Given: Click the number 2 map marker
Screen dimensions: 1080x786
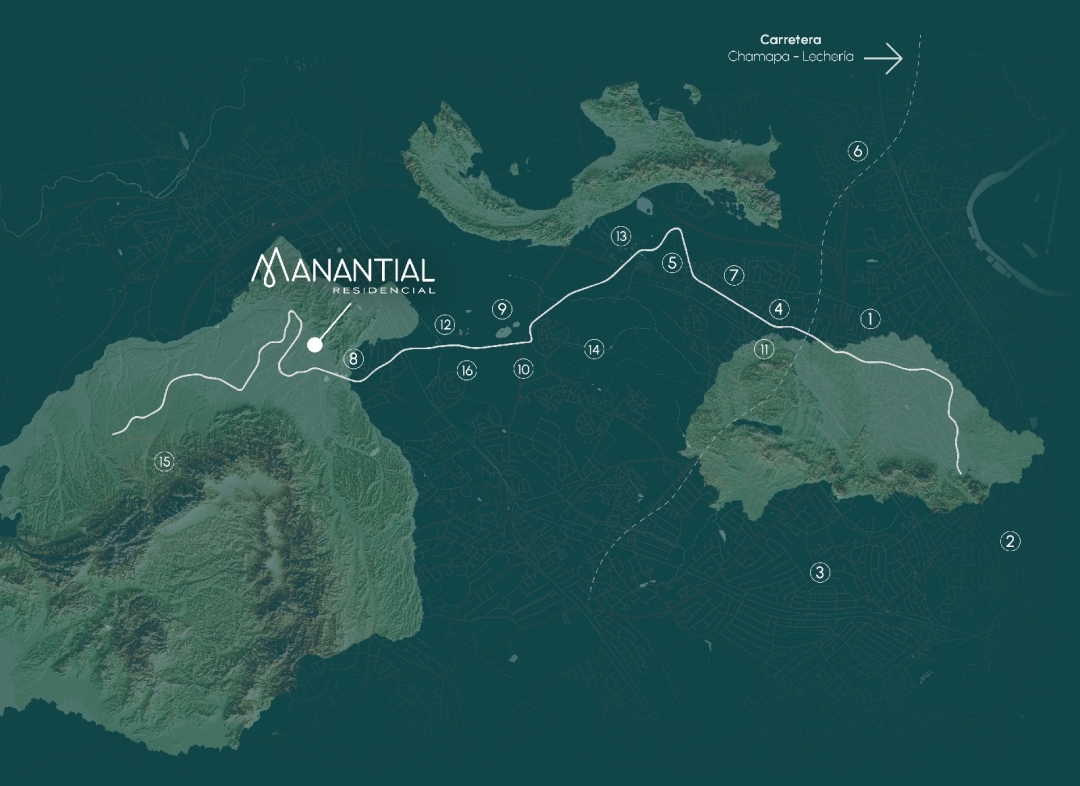Looking at the screenshot, I should [x=1010, y=542].
